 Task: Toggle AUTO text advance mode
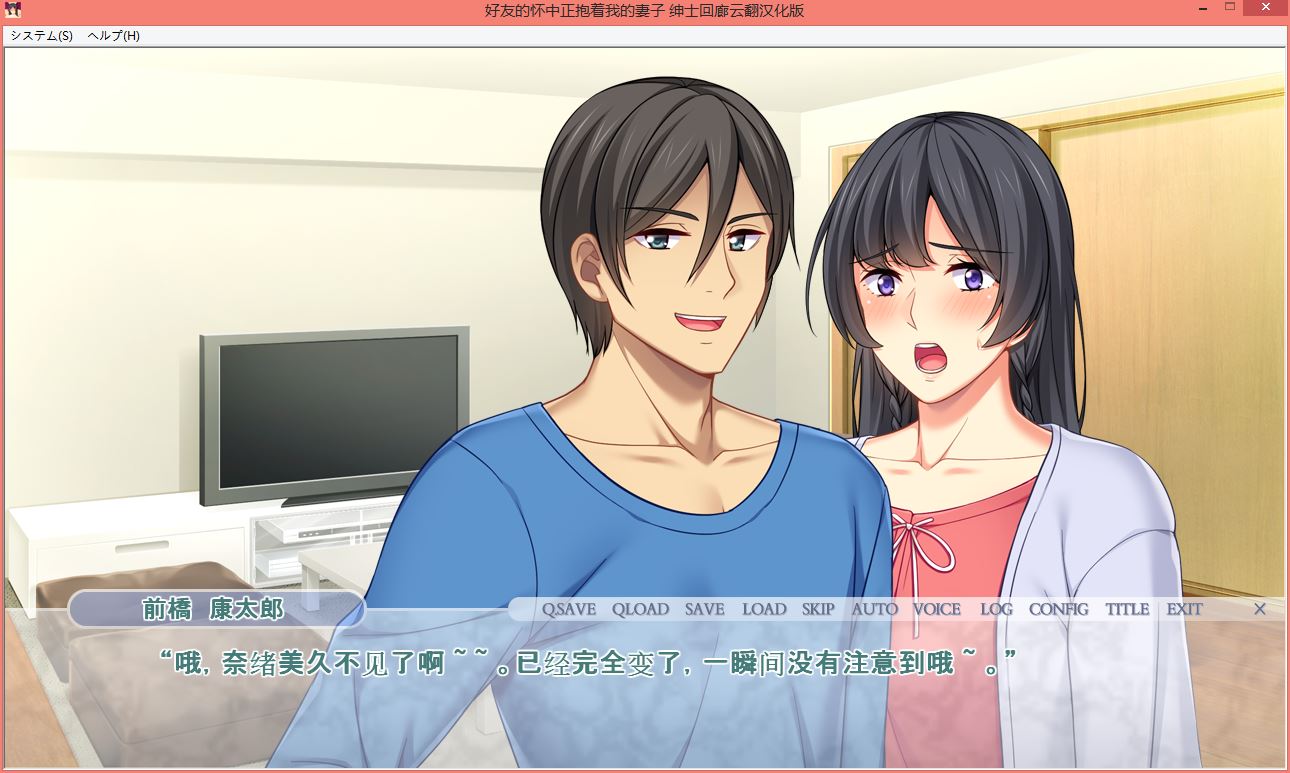coord(875,609)
